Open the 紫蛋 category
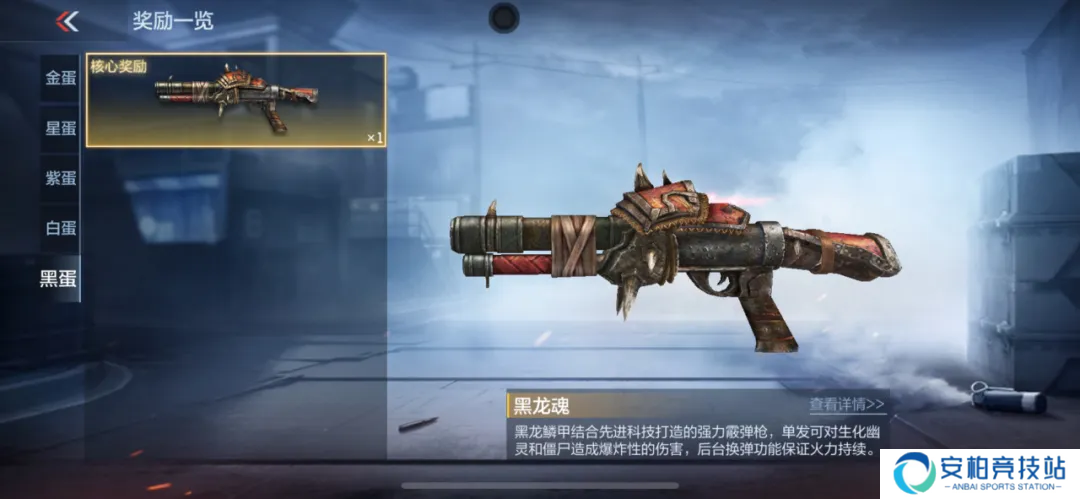The height and width of the screenshot is (499, 1080). click(x=60, y=178)
